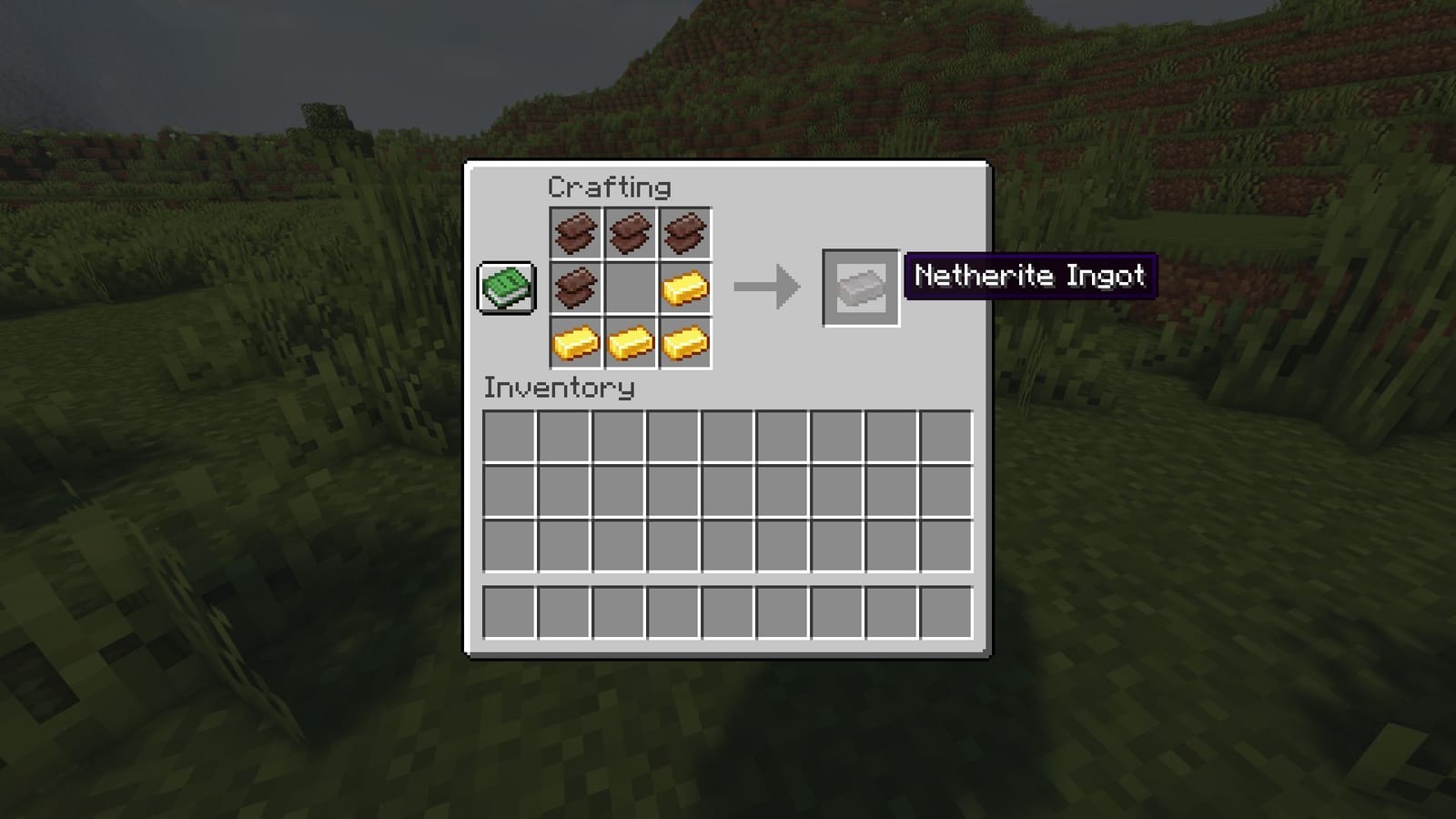Screen dimensions: 1456x819
Task: Select the netherite scrap in top-right crafting slot
Action: [x=687, y=232]
